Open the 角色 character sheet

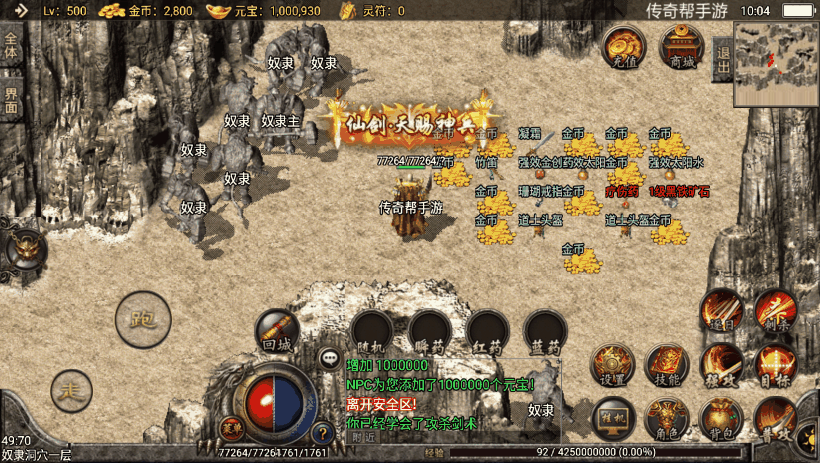click(667, 418)
